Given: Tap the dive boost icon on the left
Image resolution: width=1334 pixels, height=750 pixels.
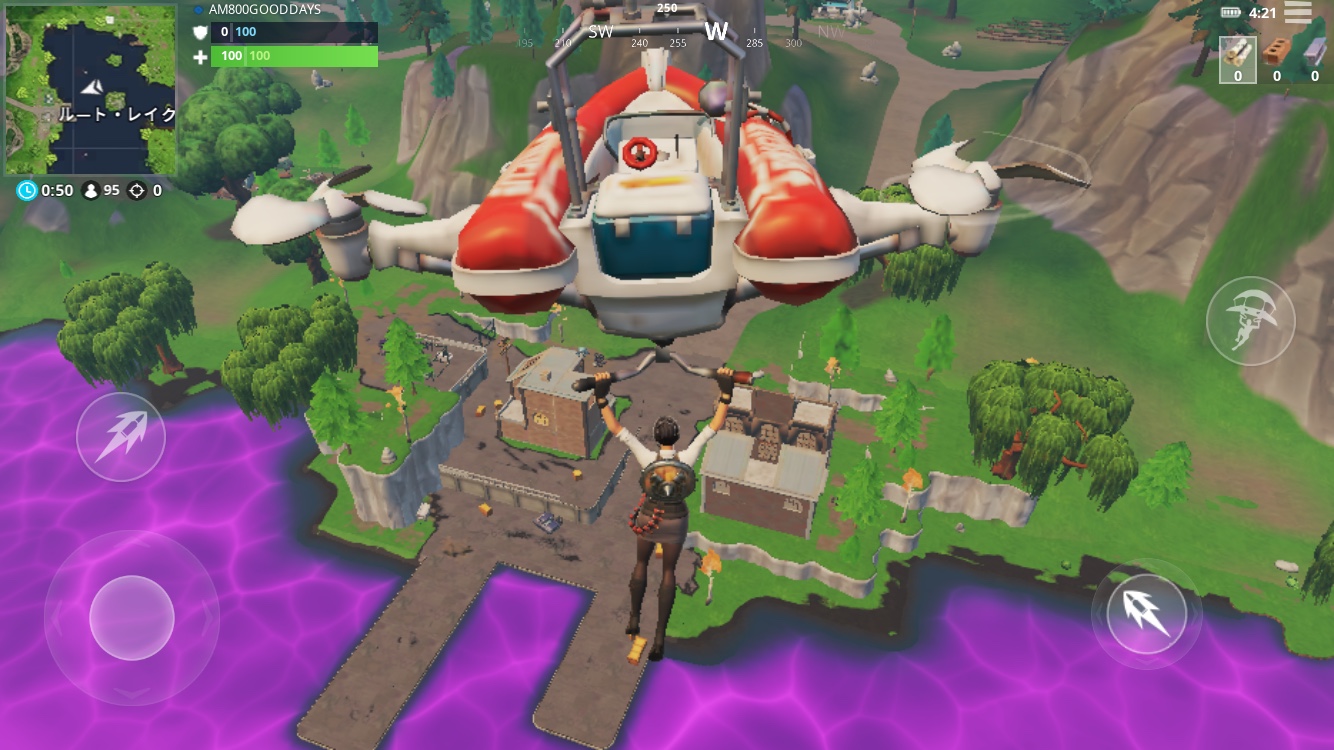Looking at the screenshot, I should click(120, 435).
